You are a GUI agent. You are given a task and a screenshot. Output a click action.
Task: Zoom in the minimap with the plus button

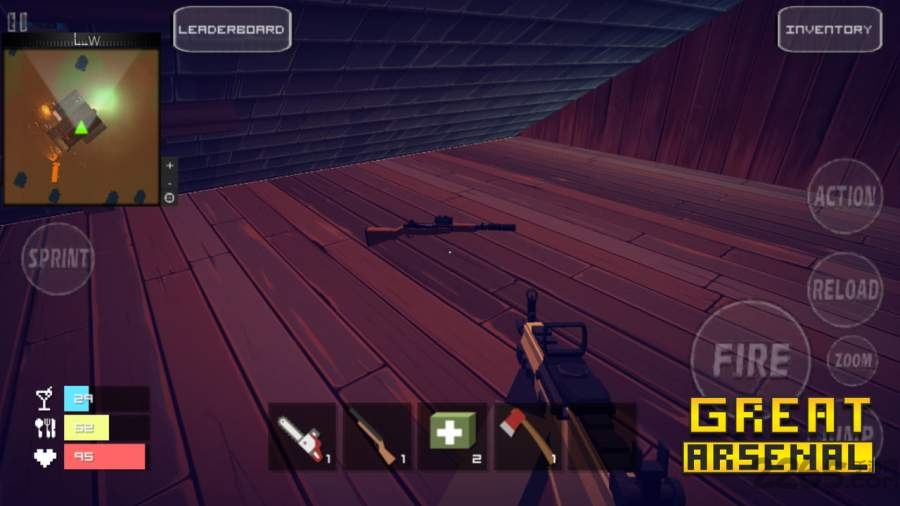(169, 165)
